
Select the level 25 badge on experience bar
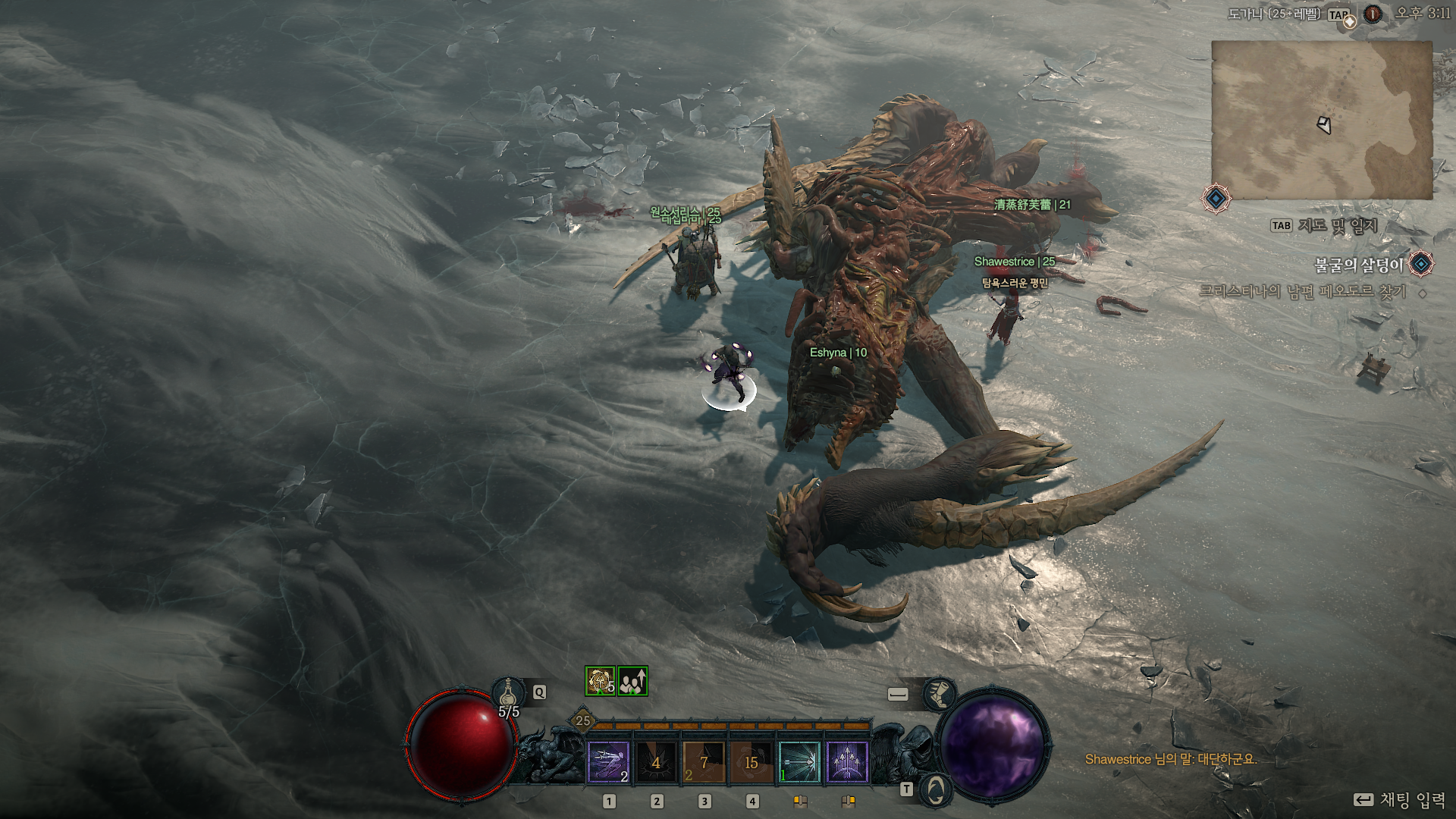click(582, 720)
